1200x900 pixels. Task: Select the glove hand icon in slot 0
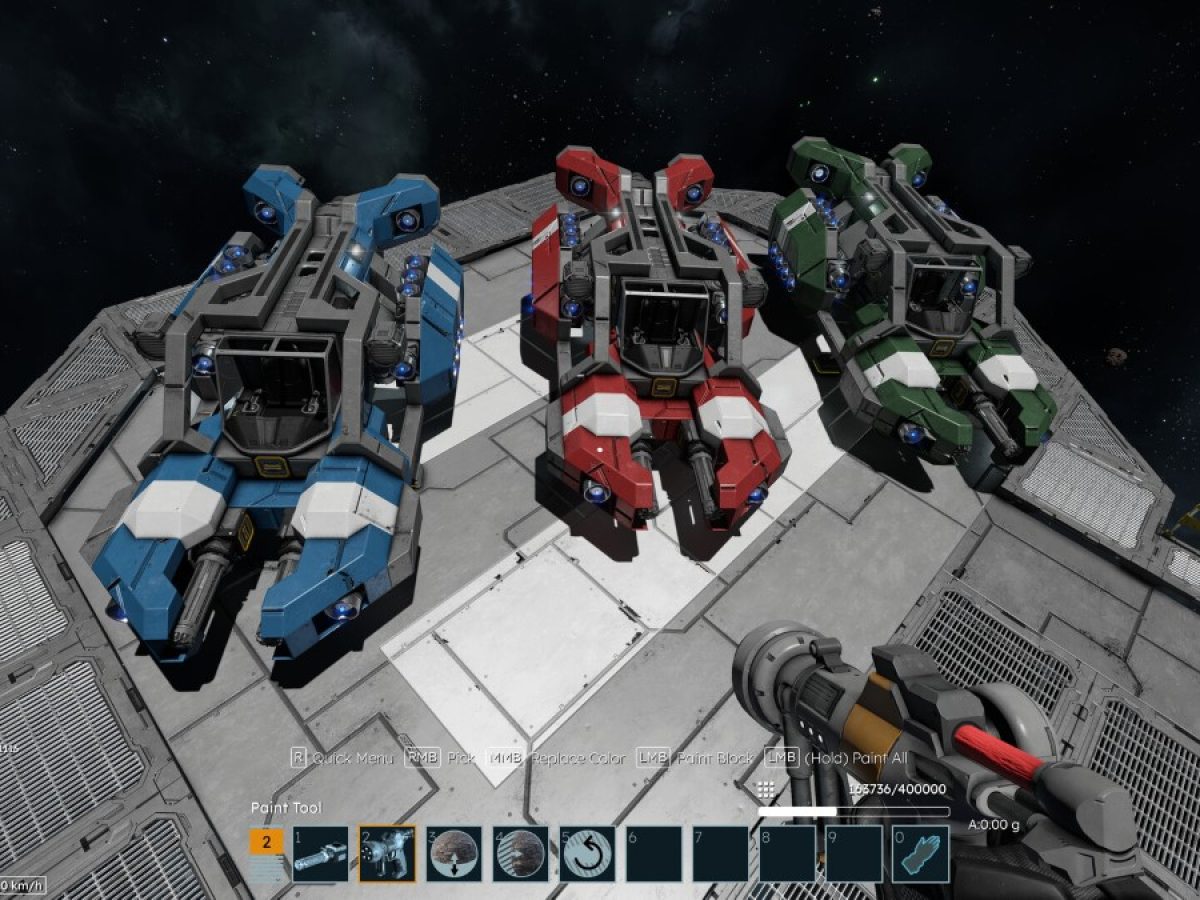click(x=920, y=854)
